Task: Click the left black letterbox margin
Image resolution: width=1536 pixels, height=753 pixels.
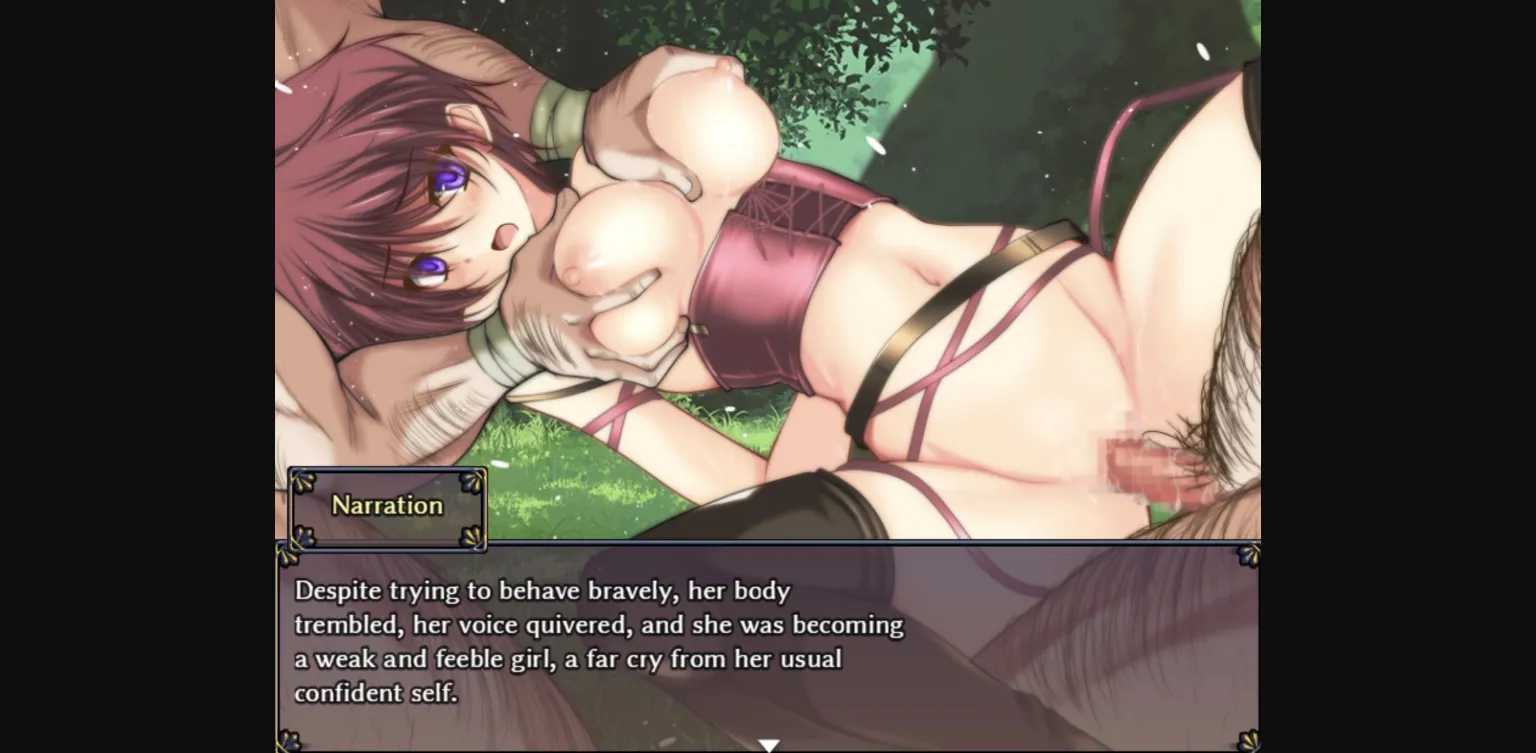Action: [135, 376]
